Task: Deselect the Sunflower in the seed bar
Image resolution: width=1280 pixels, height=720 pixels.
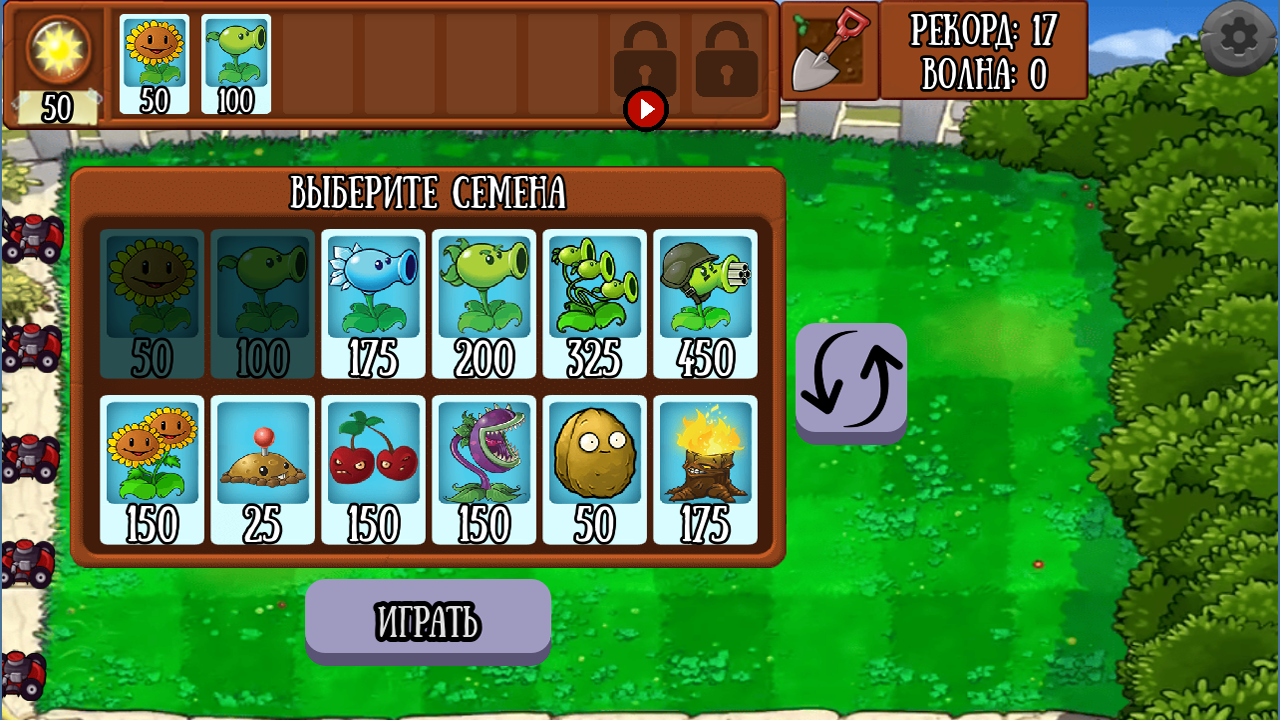Action: 153,63
